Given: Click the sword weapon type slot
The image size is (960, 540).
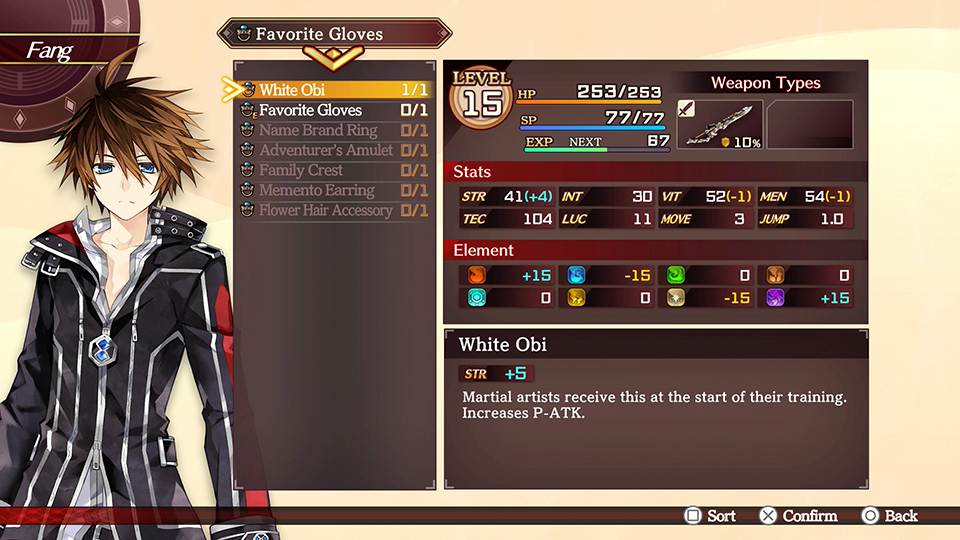Looking at the screenshot, I should click(x=719, y=125).
